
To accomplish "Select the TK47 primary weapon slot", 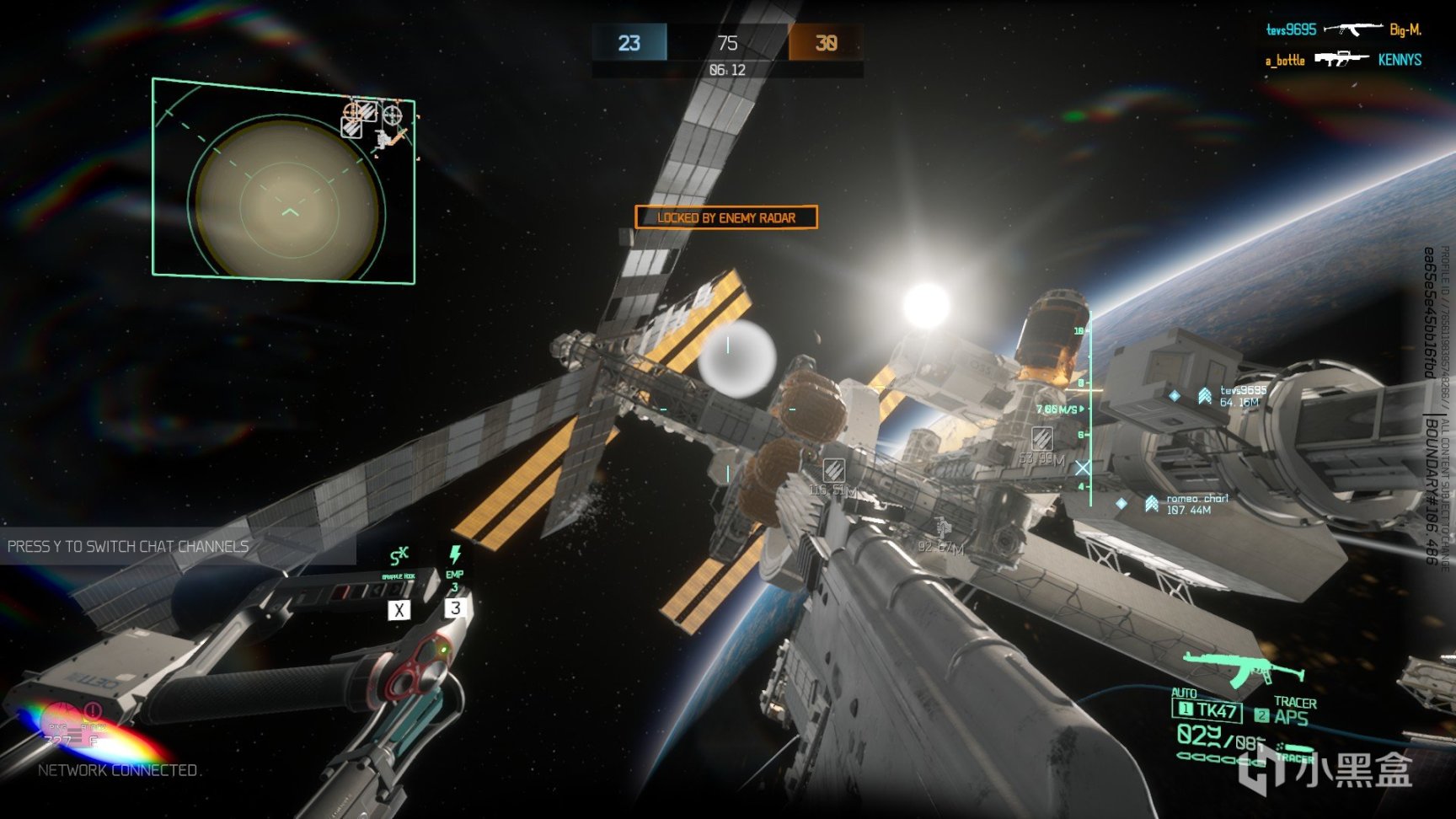I will coord(1207,710).
